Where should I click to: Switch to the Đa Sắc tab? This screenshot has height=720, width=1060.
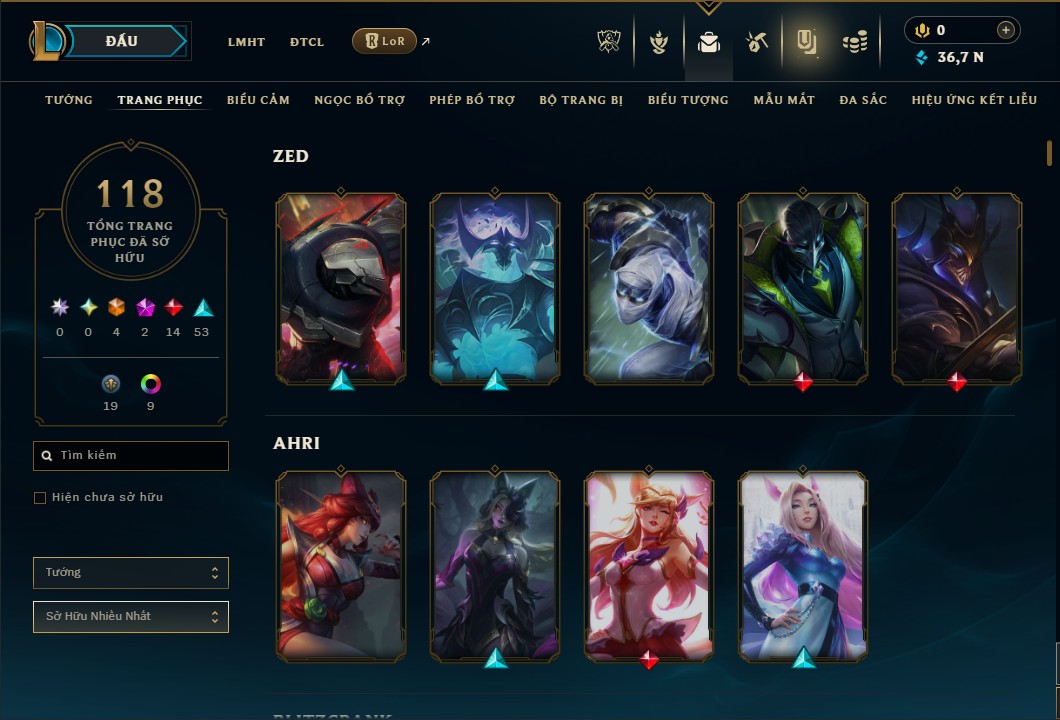863,100
